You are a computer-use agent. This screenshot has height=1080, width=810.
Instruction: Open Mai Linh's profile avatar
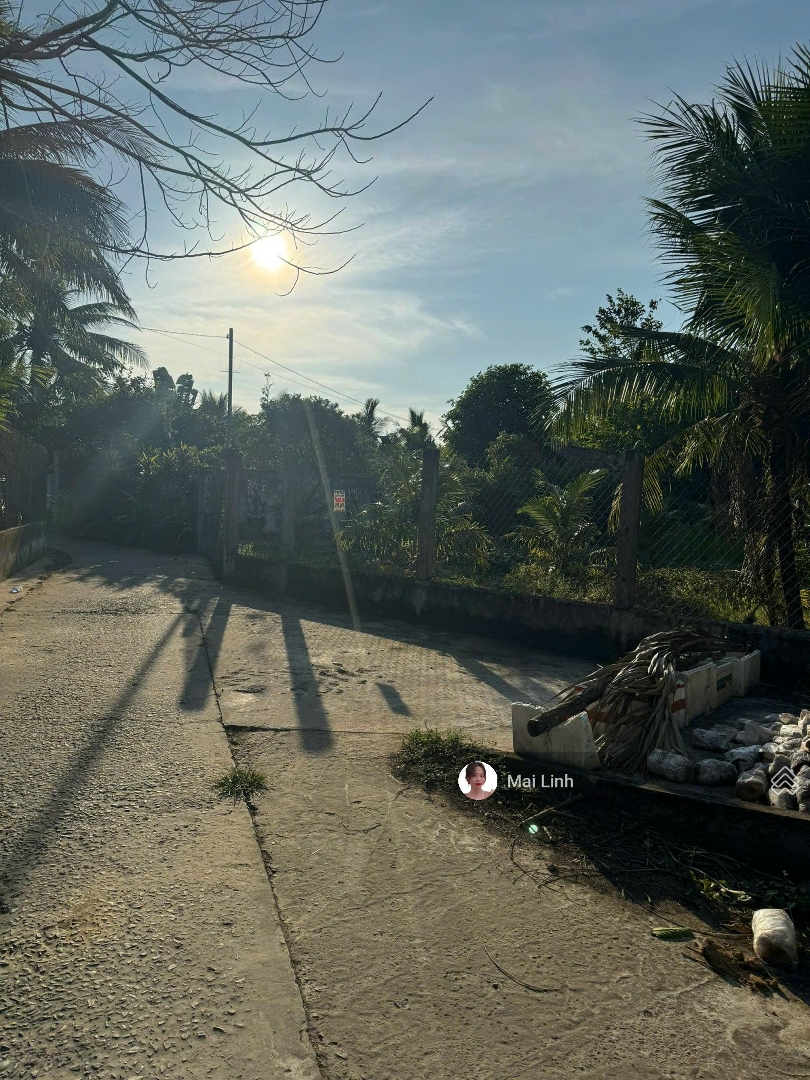[477, 781]
